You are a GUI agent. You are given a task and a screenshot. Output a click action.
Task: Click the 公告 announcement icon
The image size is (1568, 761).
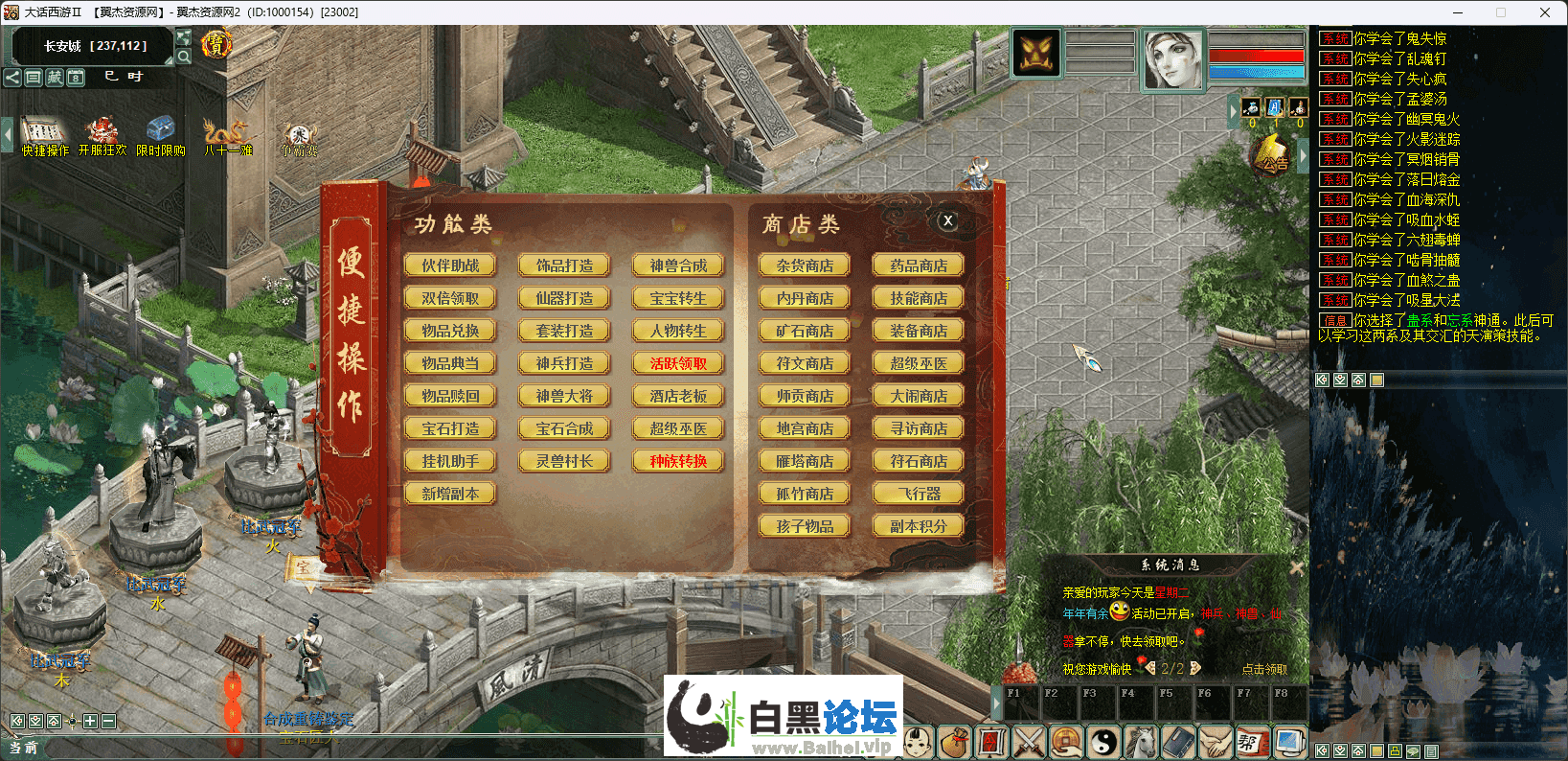(x=1271, y=155)
